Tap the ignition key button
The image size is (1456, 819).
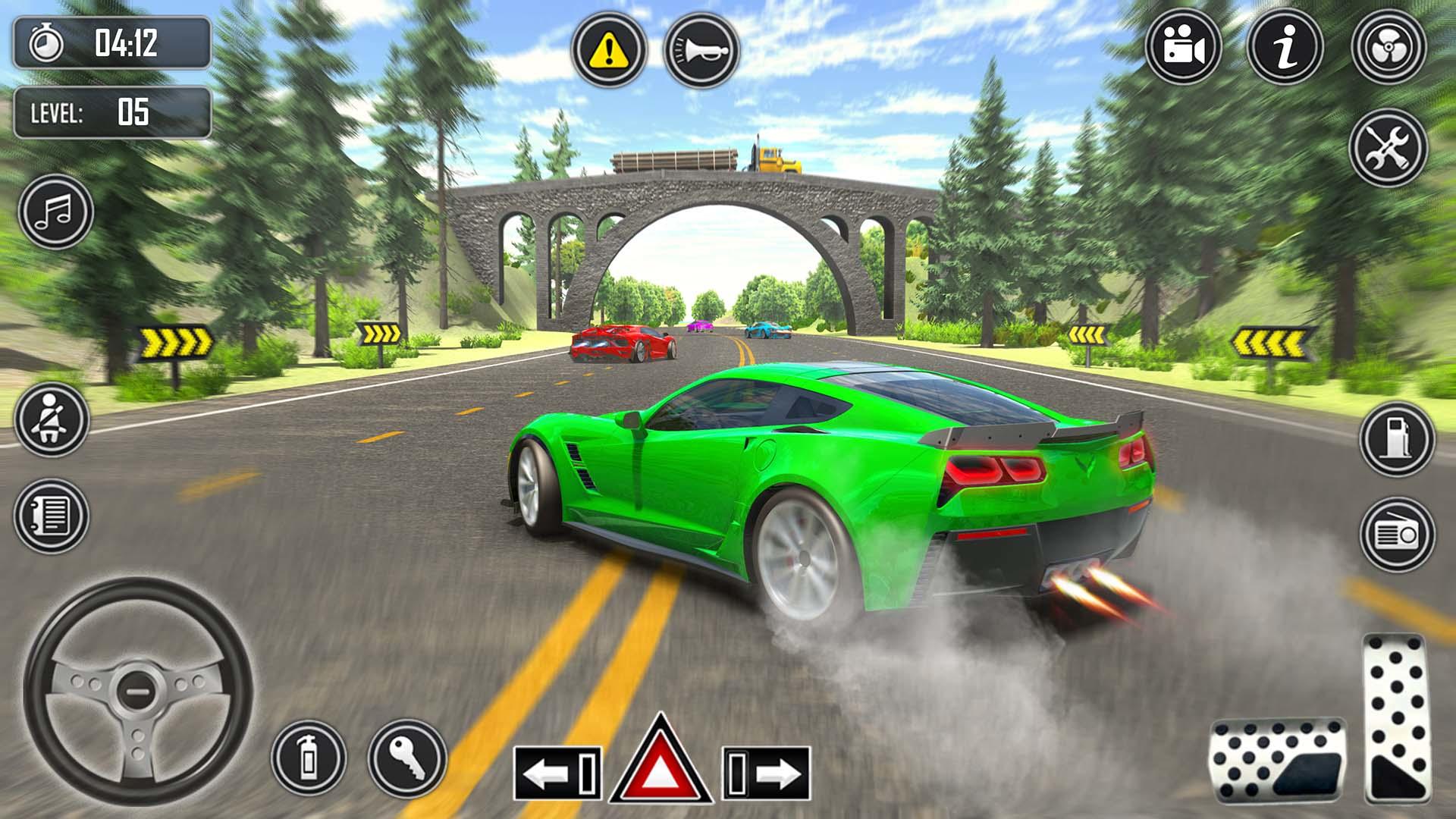(407, 757)
